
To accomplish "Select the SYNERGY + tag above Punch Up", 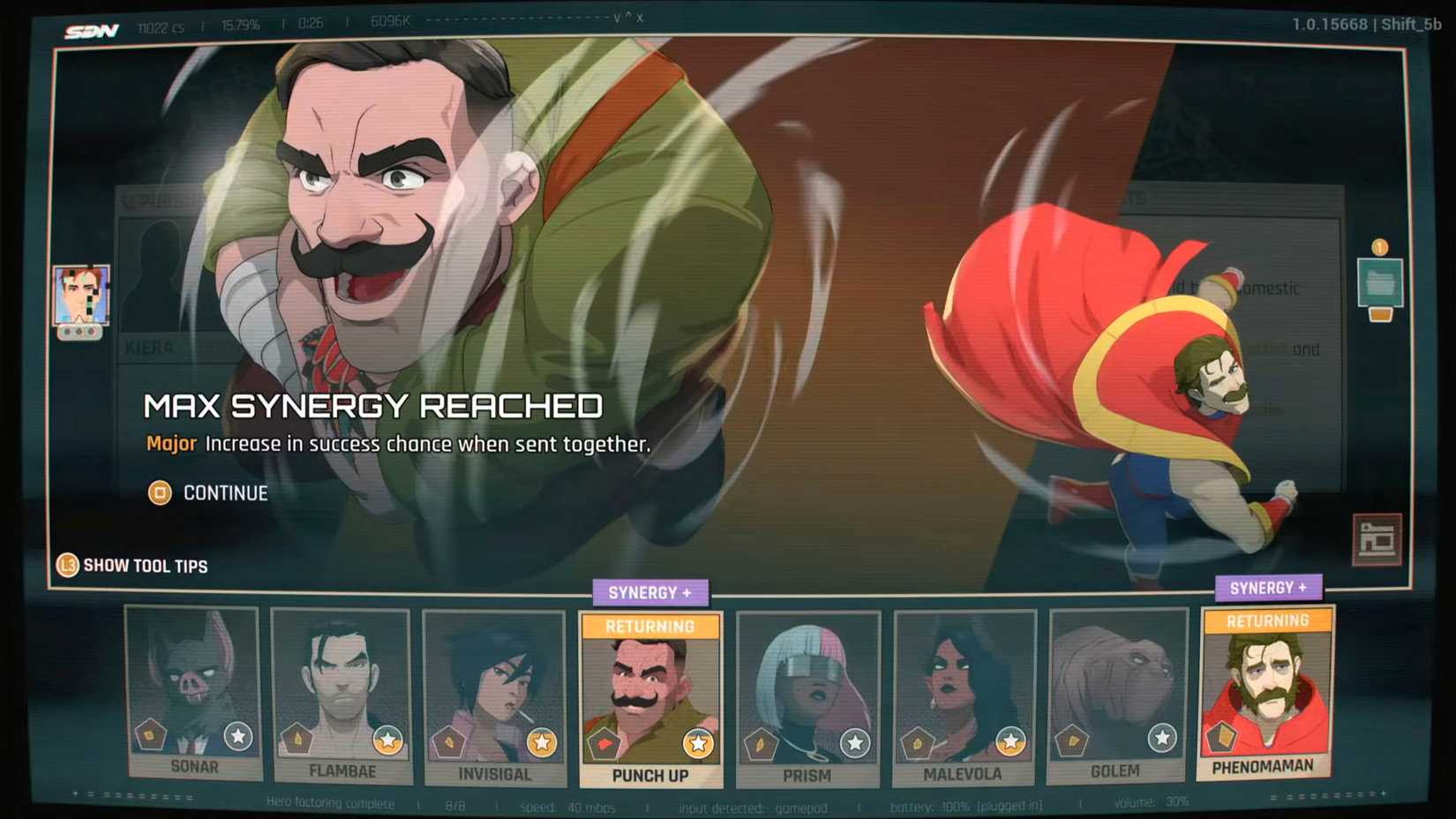I will (x=650, y=592).
